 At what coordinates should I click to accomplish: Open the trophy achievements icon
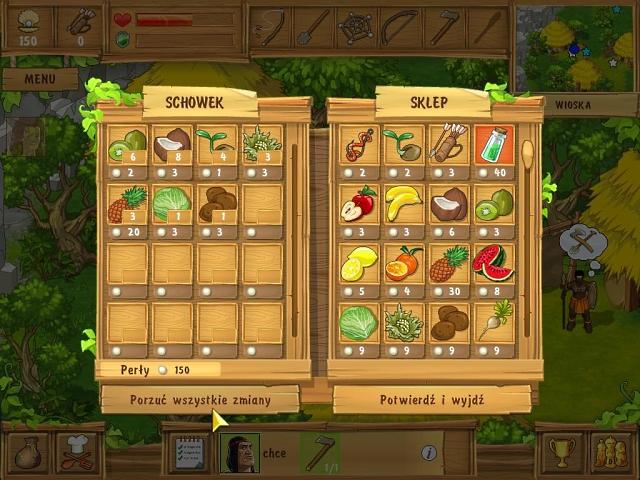click(x=561, y=452)
